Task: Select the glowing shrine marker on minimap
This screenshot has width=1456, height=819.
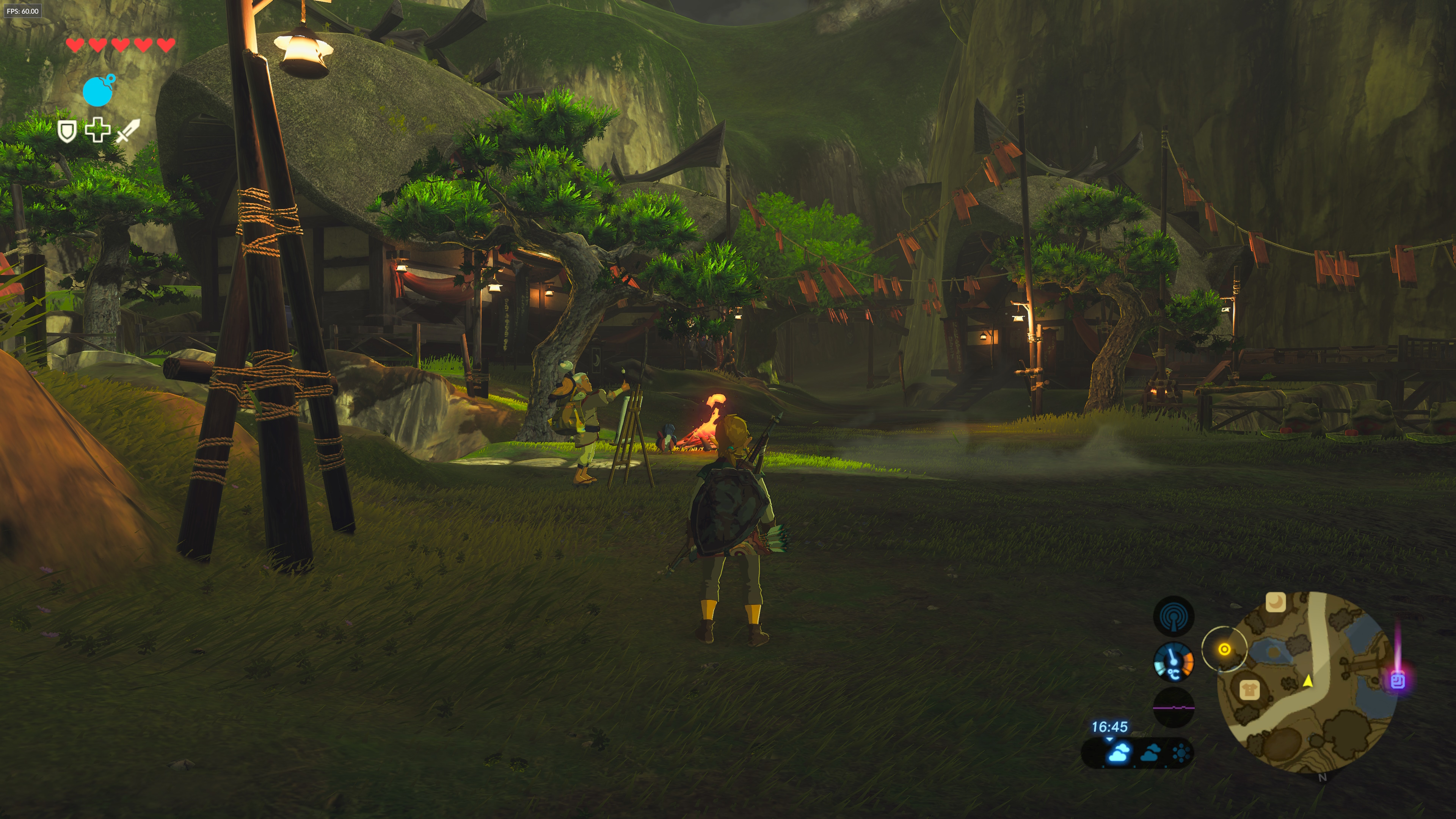Action: pos(1397,680)
